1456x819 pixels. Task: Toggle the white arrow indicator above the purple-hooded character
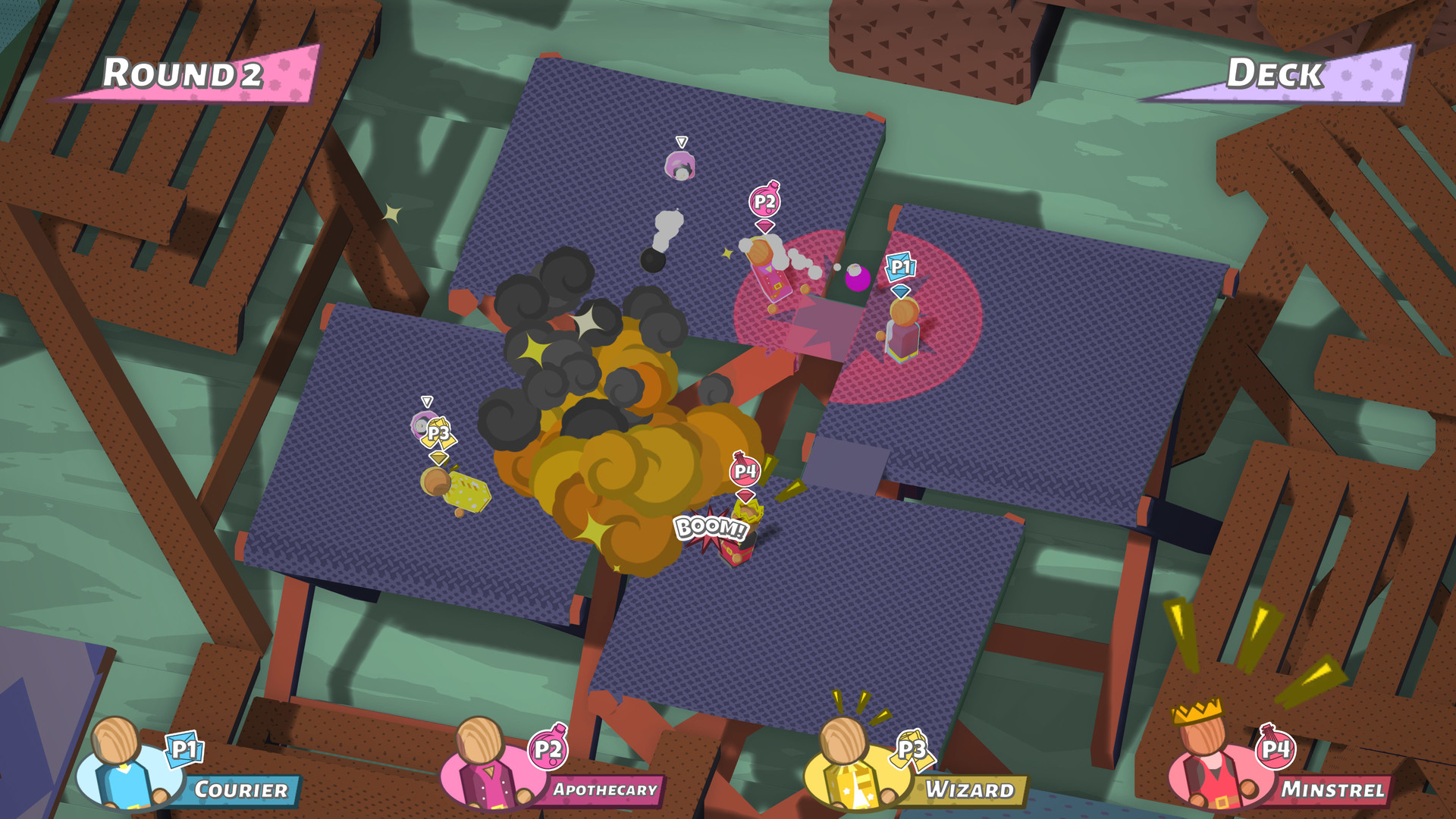tap(680, 141)
